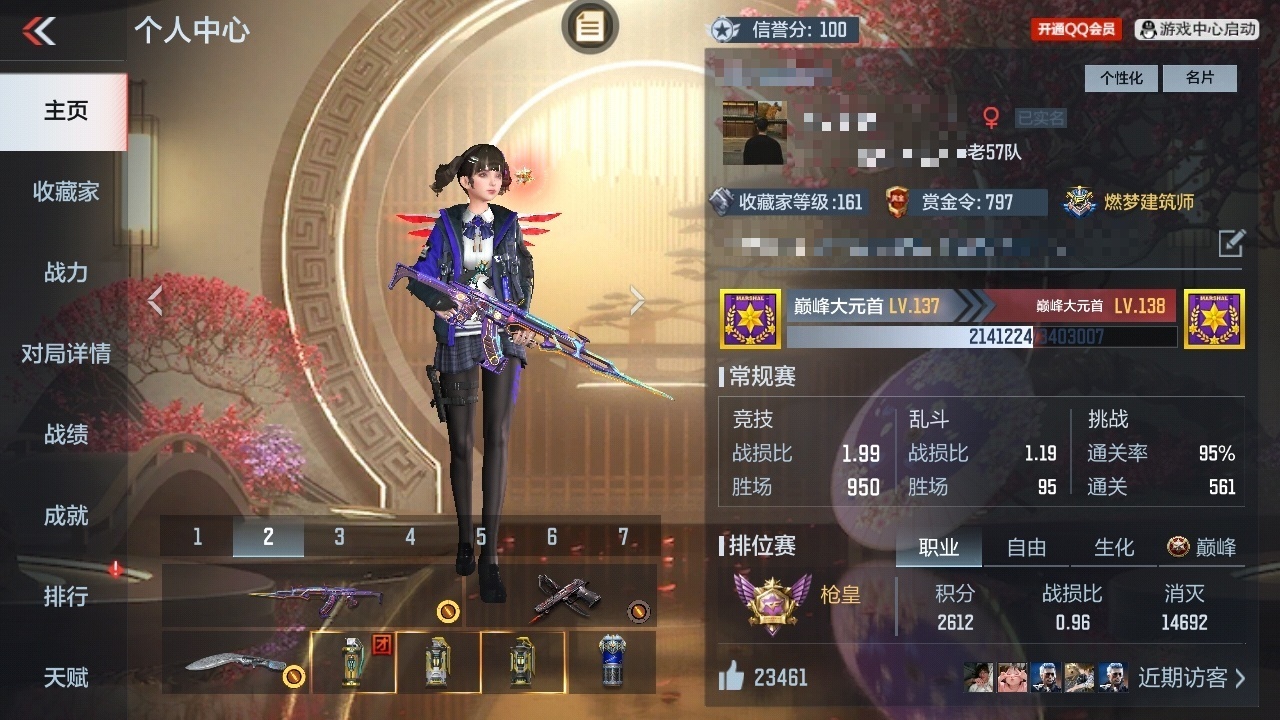Click the thumbs-up like icon
Viewport: 1280px width, 720px height.
coord(731,677)
